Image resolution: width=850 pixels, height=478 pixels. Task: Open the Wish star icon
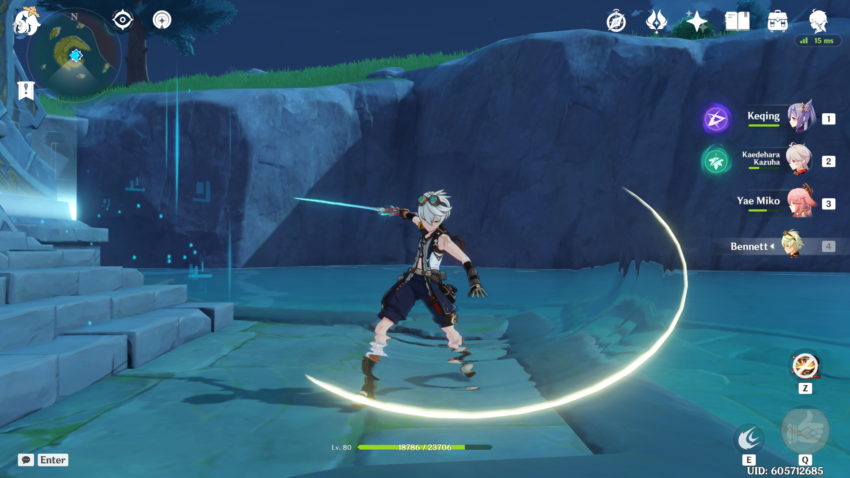(696, 21)
